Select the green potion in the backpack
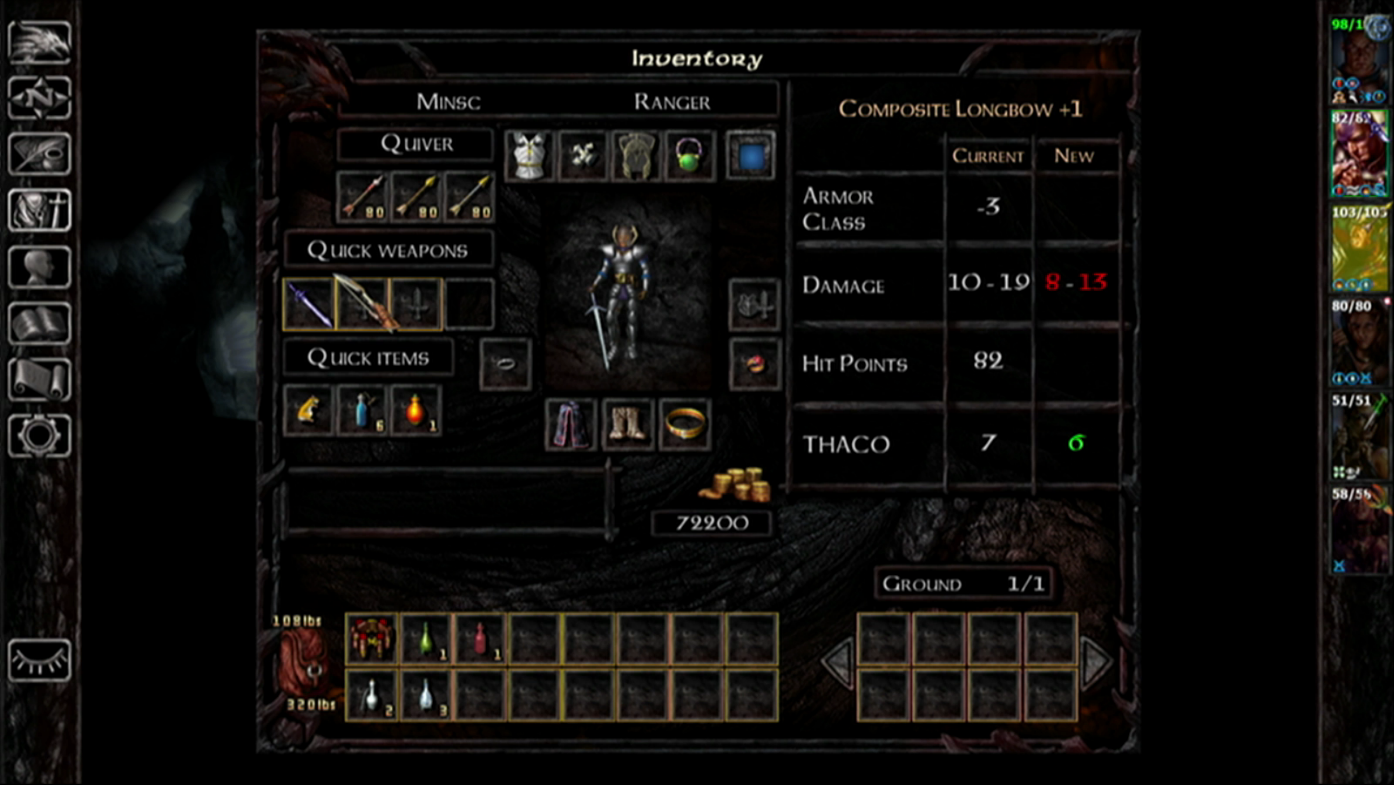1394x785 pixels. point(425,638)
